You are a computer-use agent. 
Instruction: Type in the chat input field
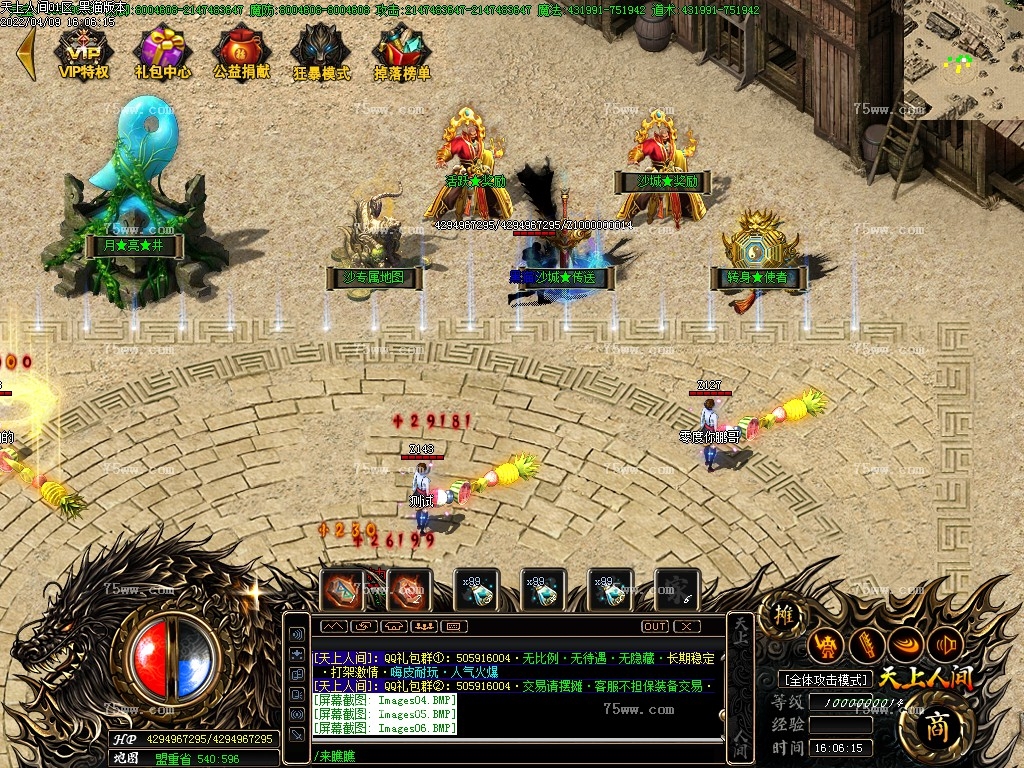click(x=510, y=755)
